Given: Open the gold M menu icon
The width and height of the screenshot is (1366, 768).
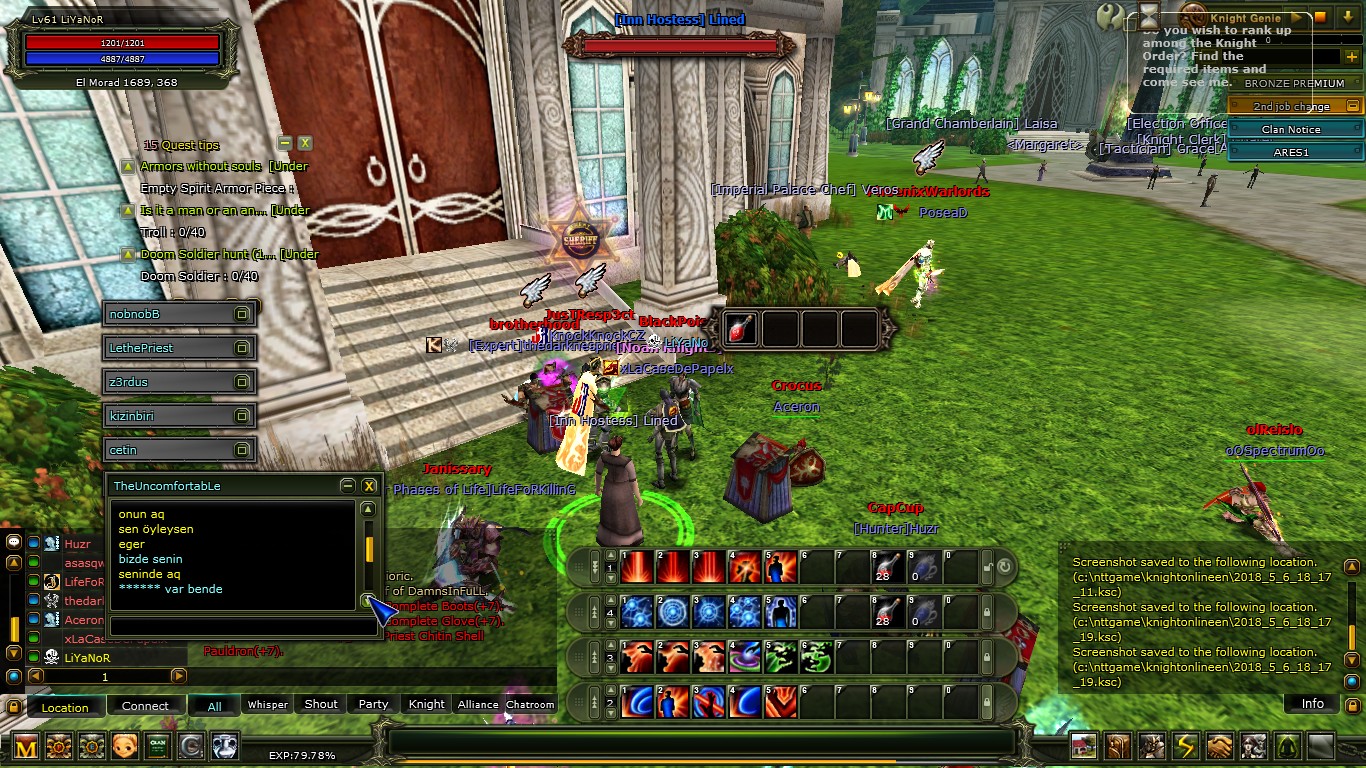Looking at the screenshot, I should pos(26,746).
